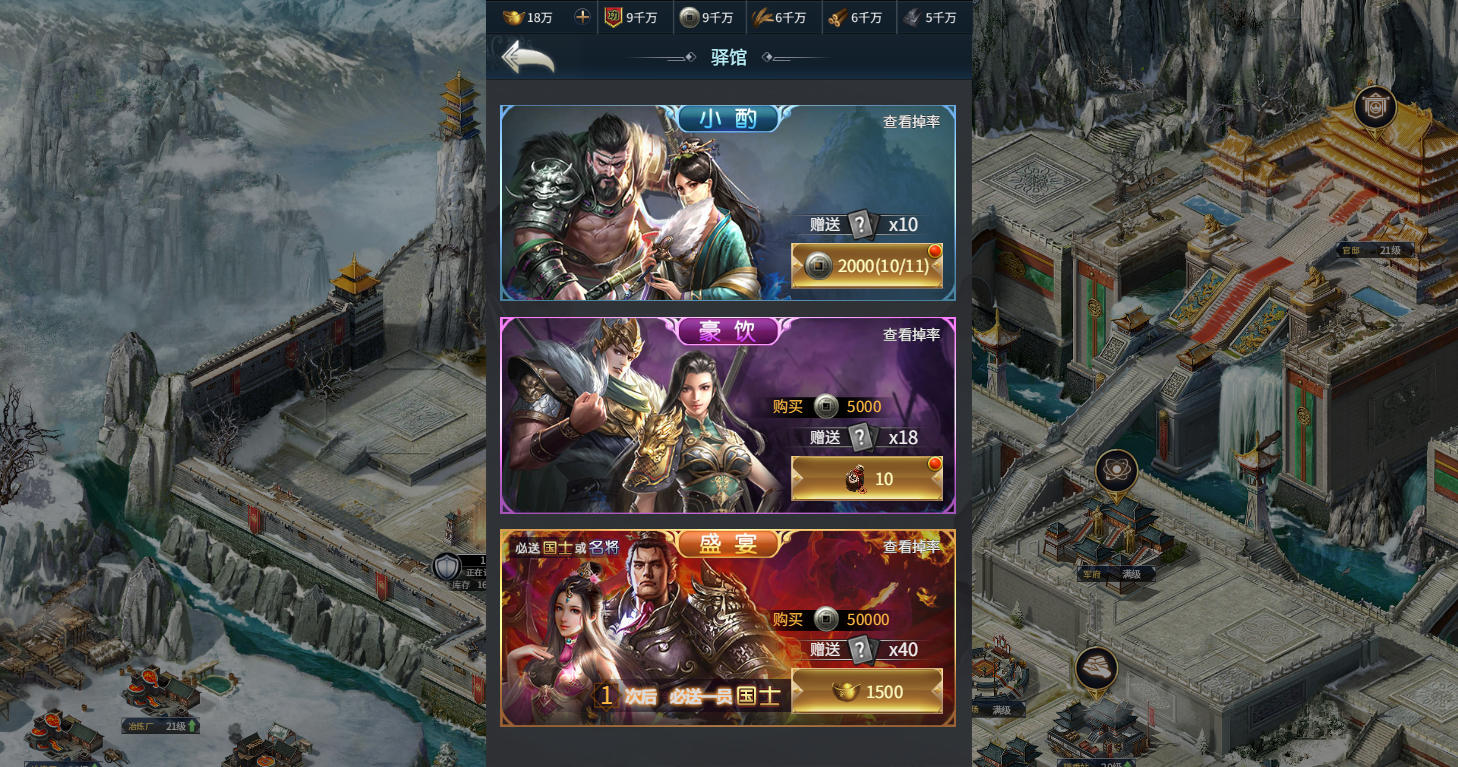1458x767 pixels.
Task: Select the 小酌 recruitment banner card
Action: click(640, 210)
